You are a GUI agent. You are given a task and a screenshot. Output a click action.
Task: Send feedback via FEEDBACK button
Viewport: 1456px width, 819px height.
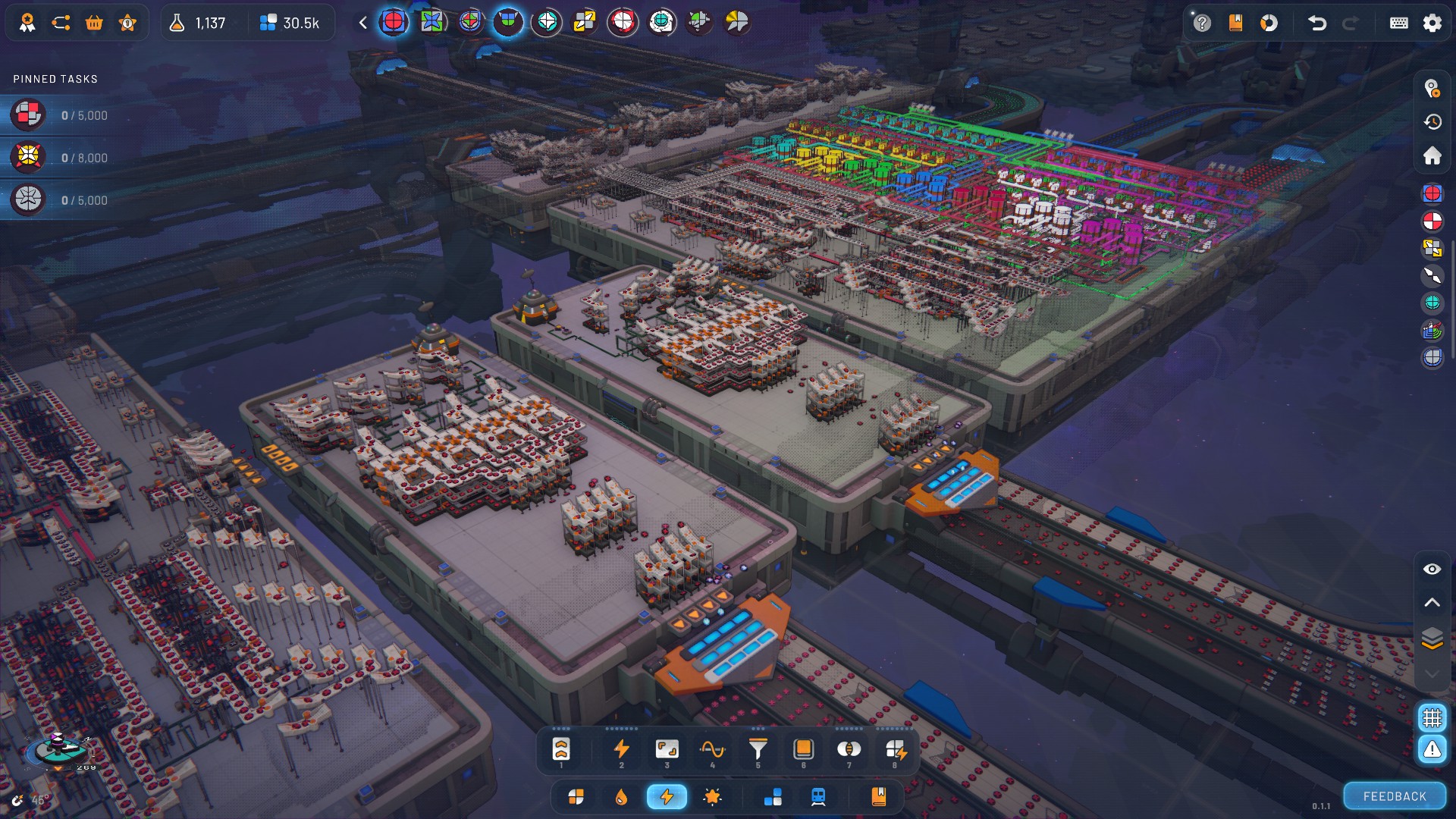pos(1394,796)
